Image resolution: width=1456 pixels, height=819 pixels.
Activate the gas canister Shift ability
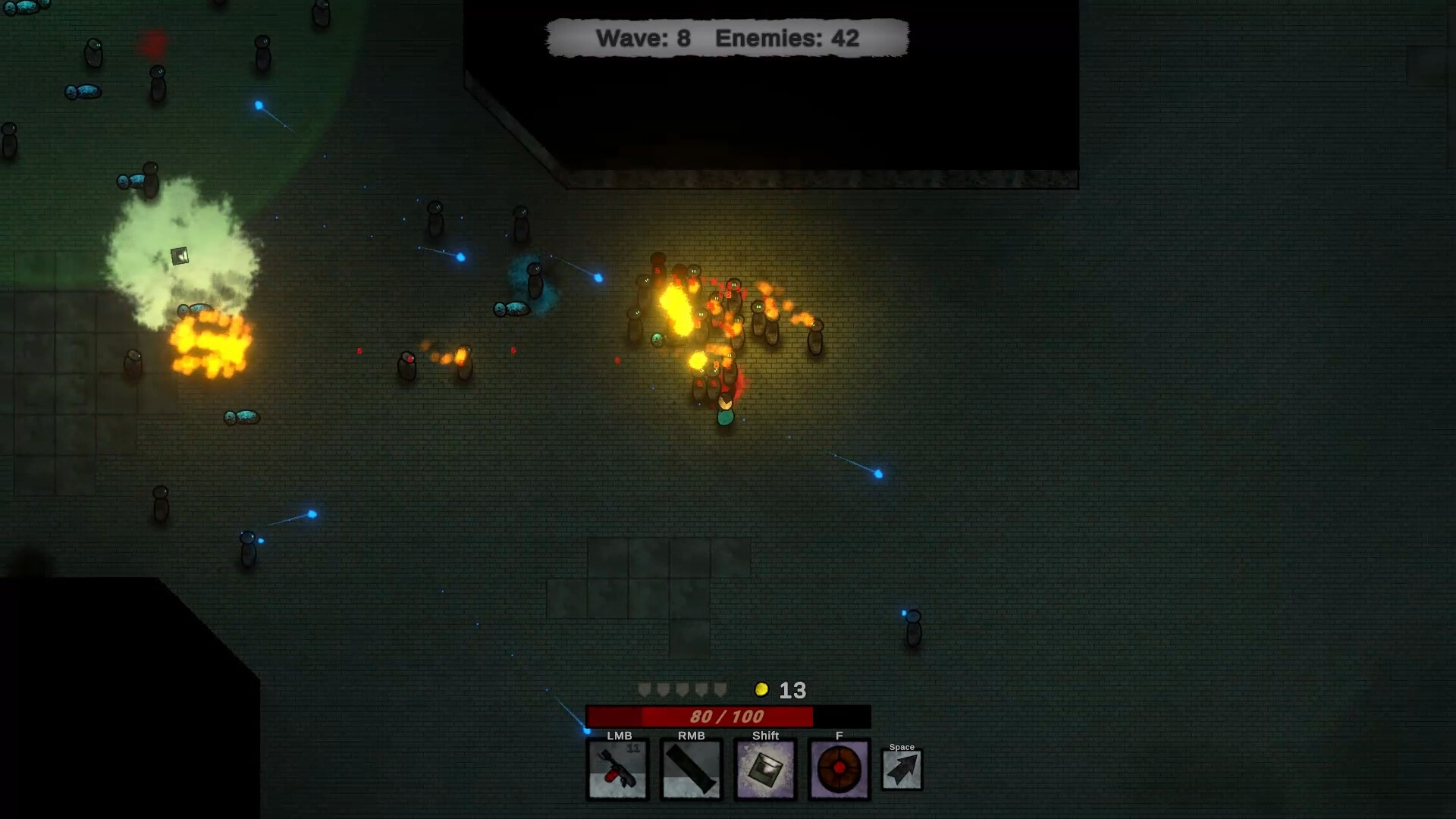(765, 769)
